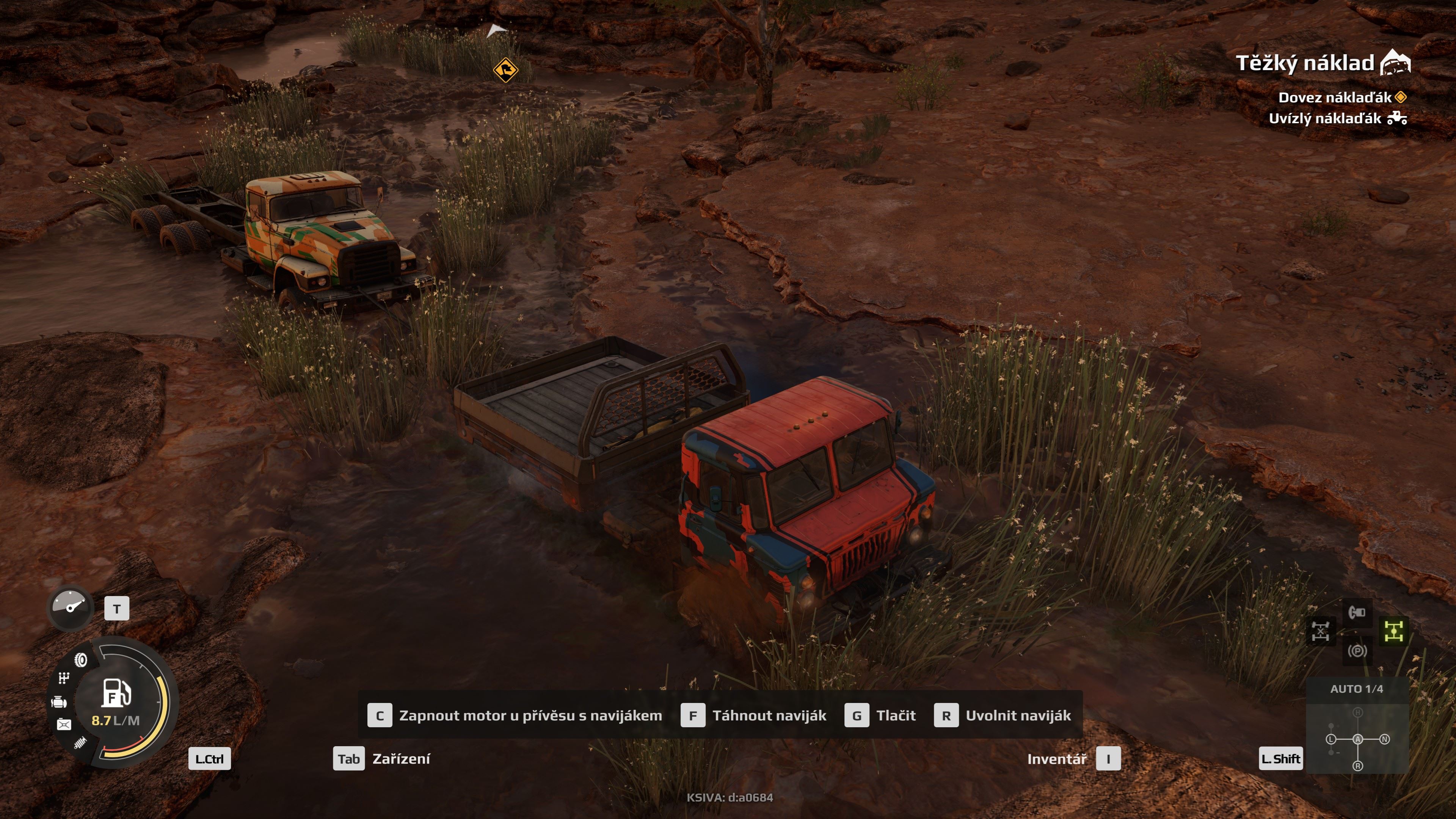The width and height of the screenshot is (1456, 819).
Task: Click the transmission damage icon
Action: pos(64,678)
